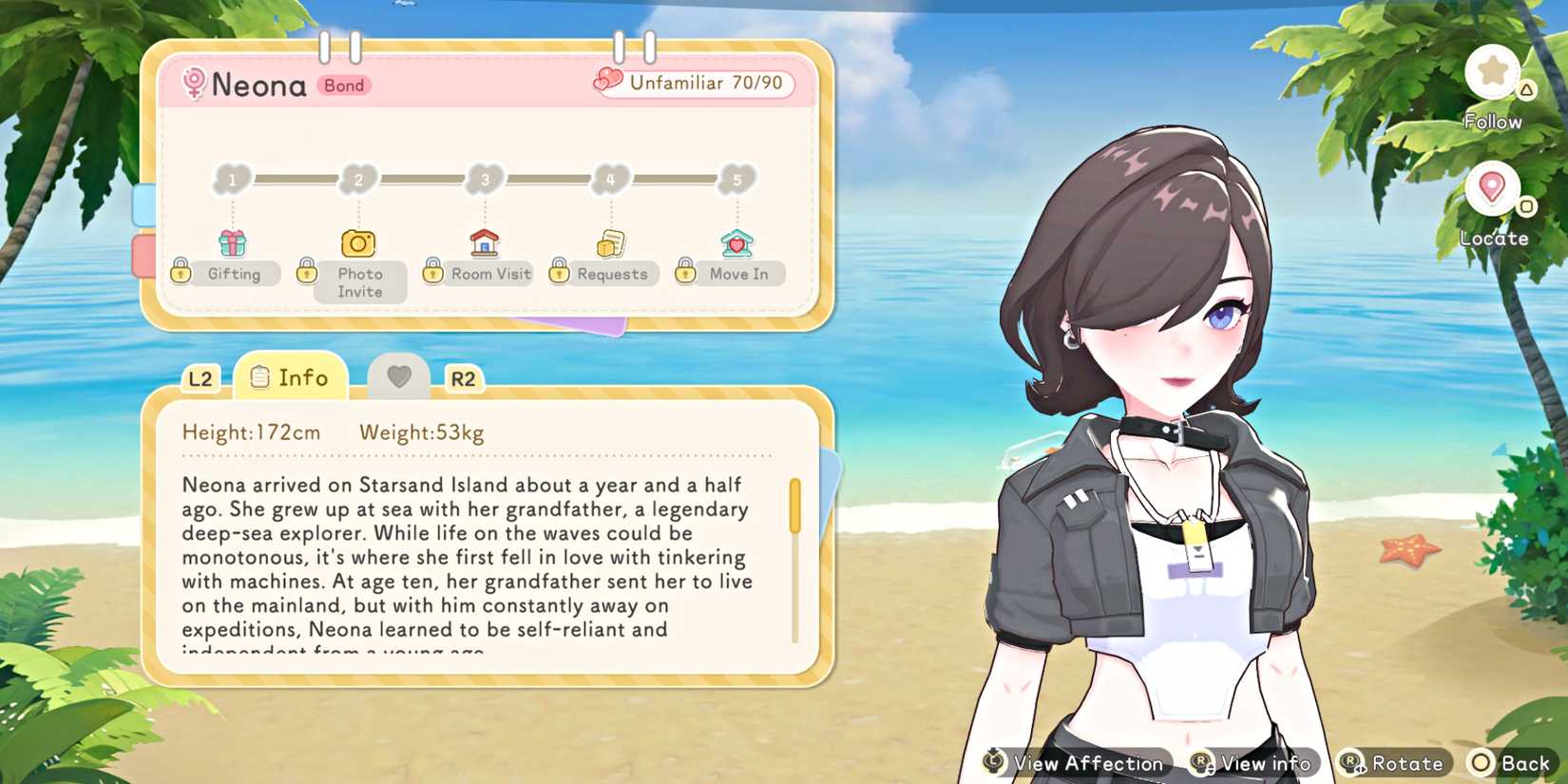1568x784 pixels.
Task: Switch to the heart affection tab
Action: click(398, 376)
